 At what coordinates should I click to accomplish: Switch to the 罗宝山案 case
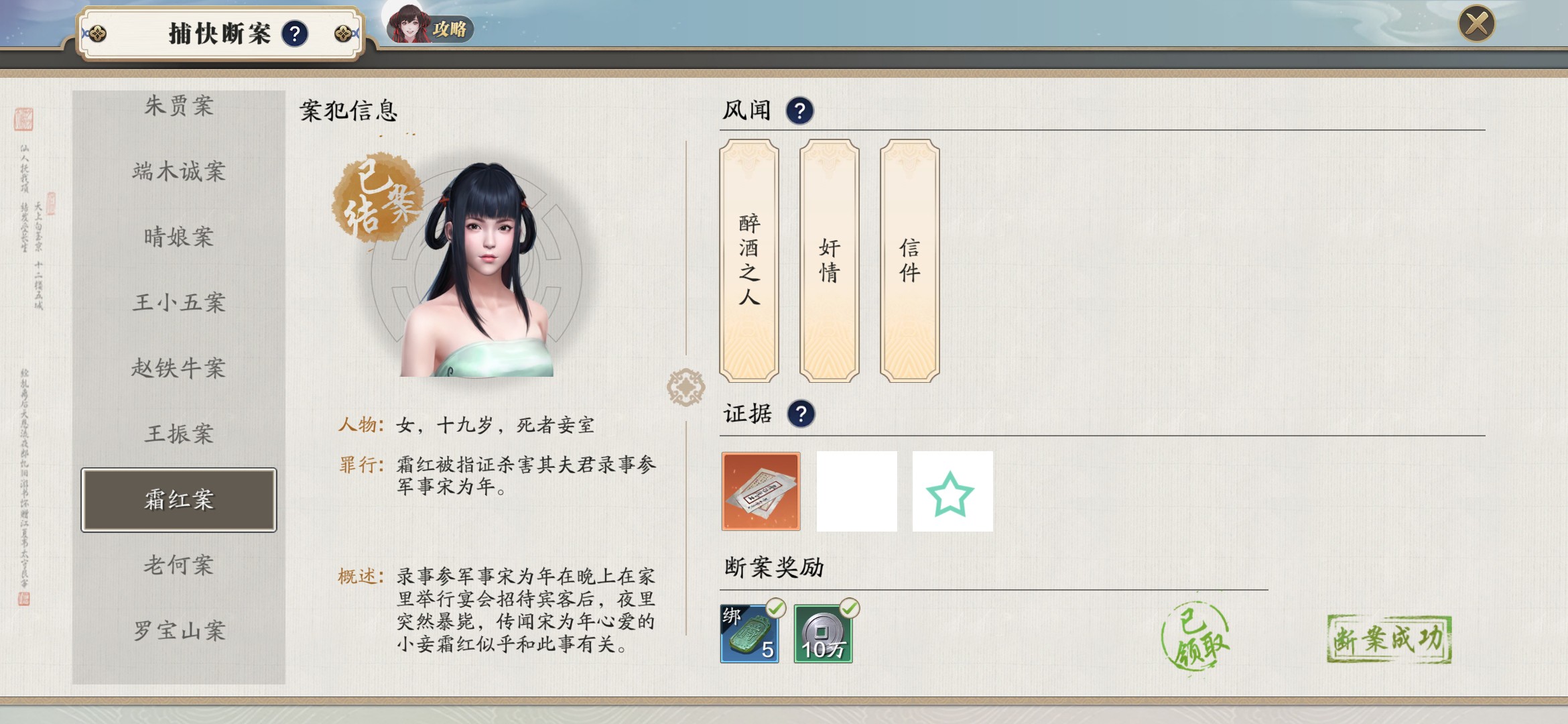coord(179,631)
